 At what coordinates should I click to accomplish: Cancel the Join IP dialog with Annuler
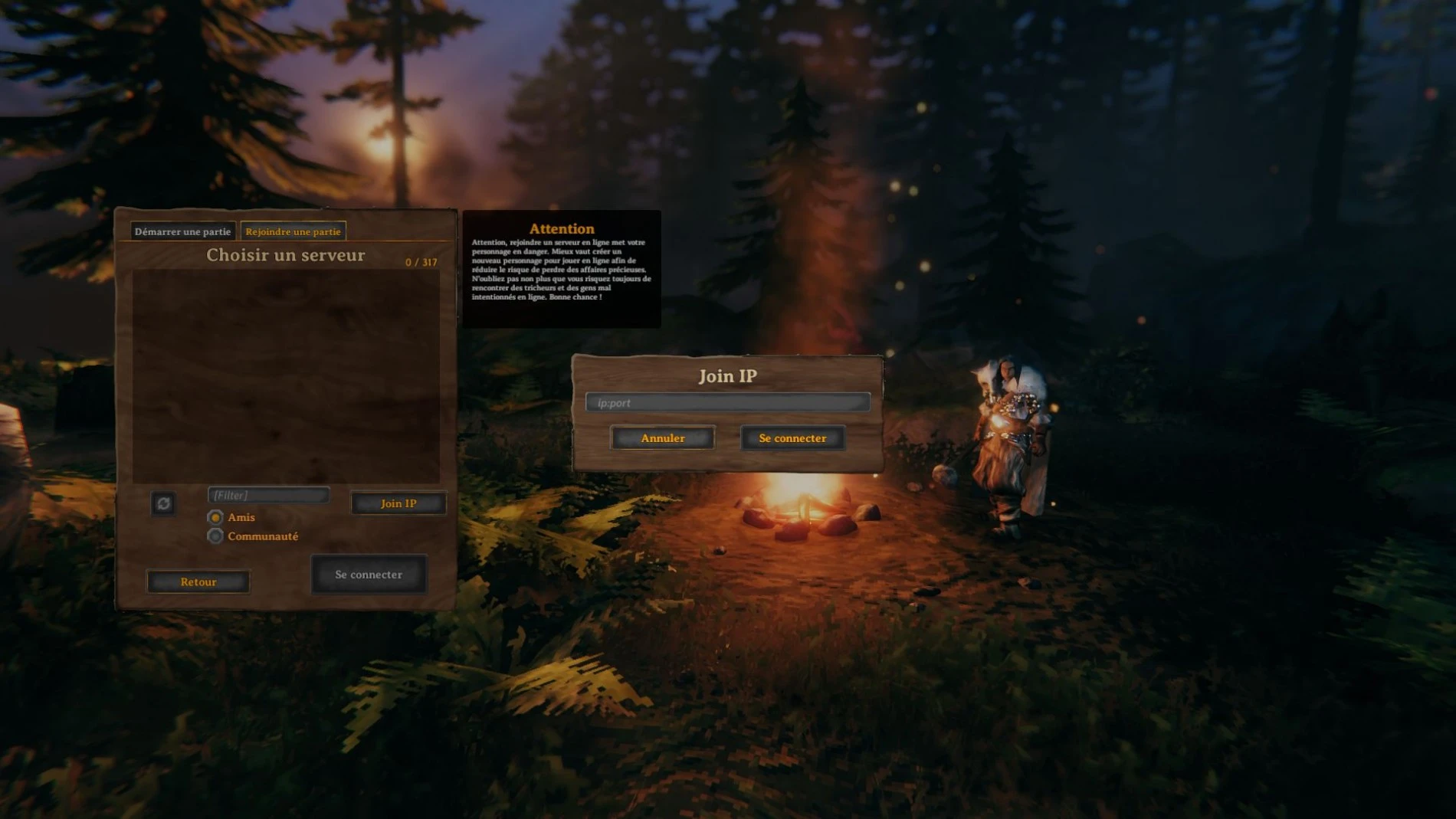(x=662, y=437)
